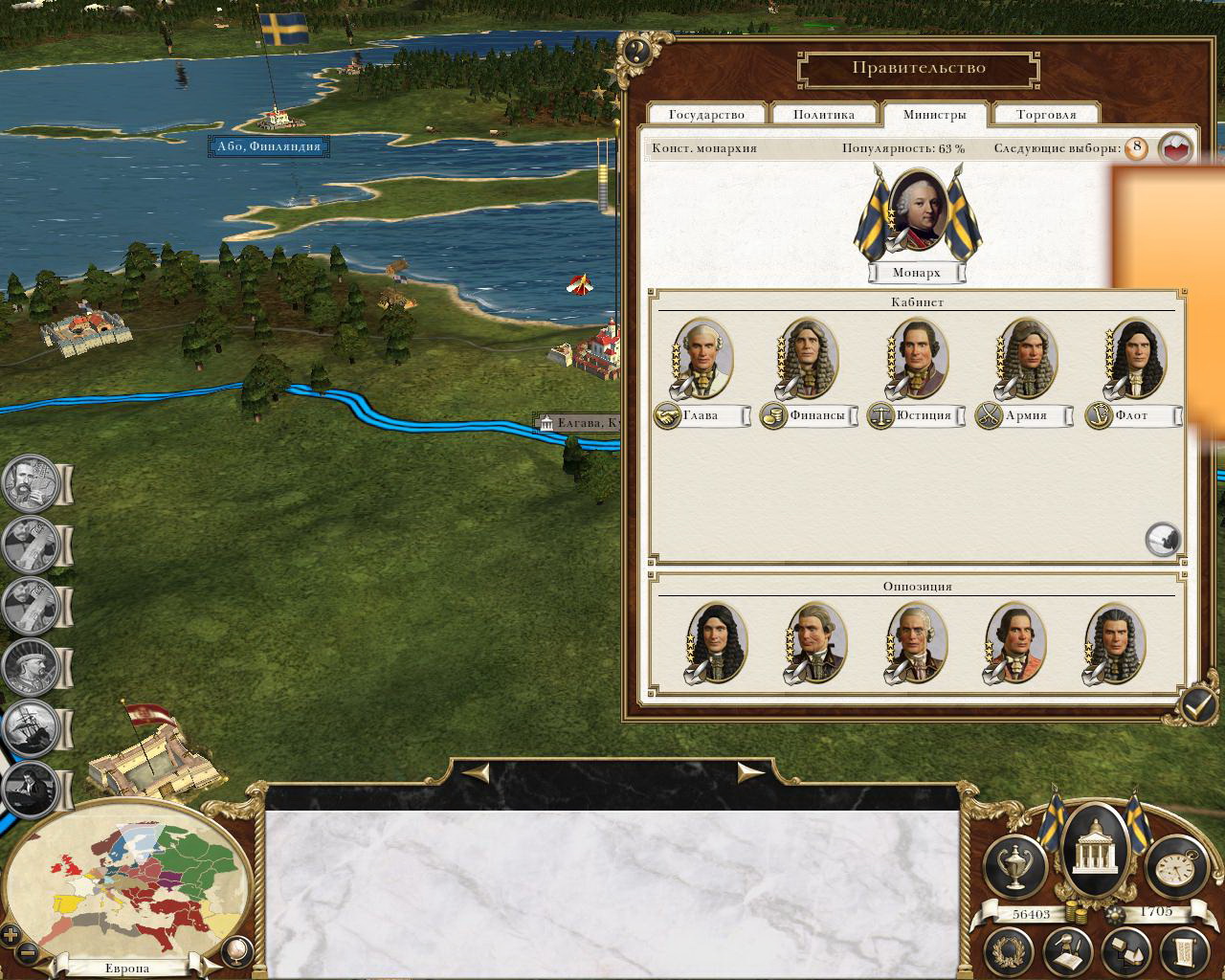Choose the Глава minister portrait
Image resolution: width=1225 pixels, height=980 pixels.
[702, 357]
